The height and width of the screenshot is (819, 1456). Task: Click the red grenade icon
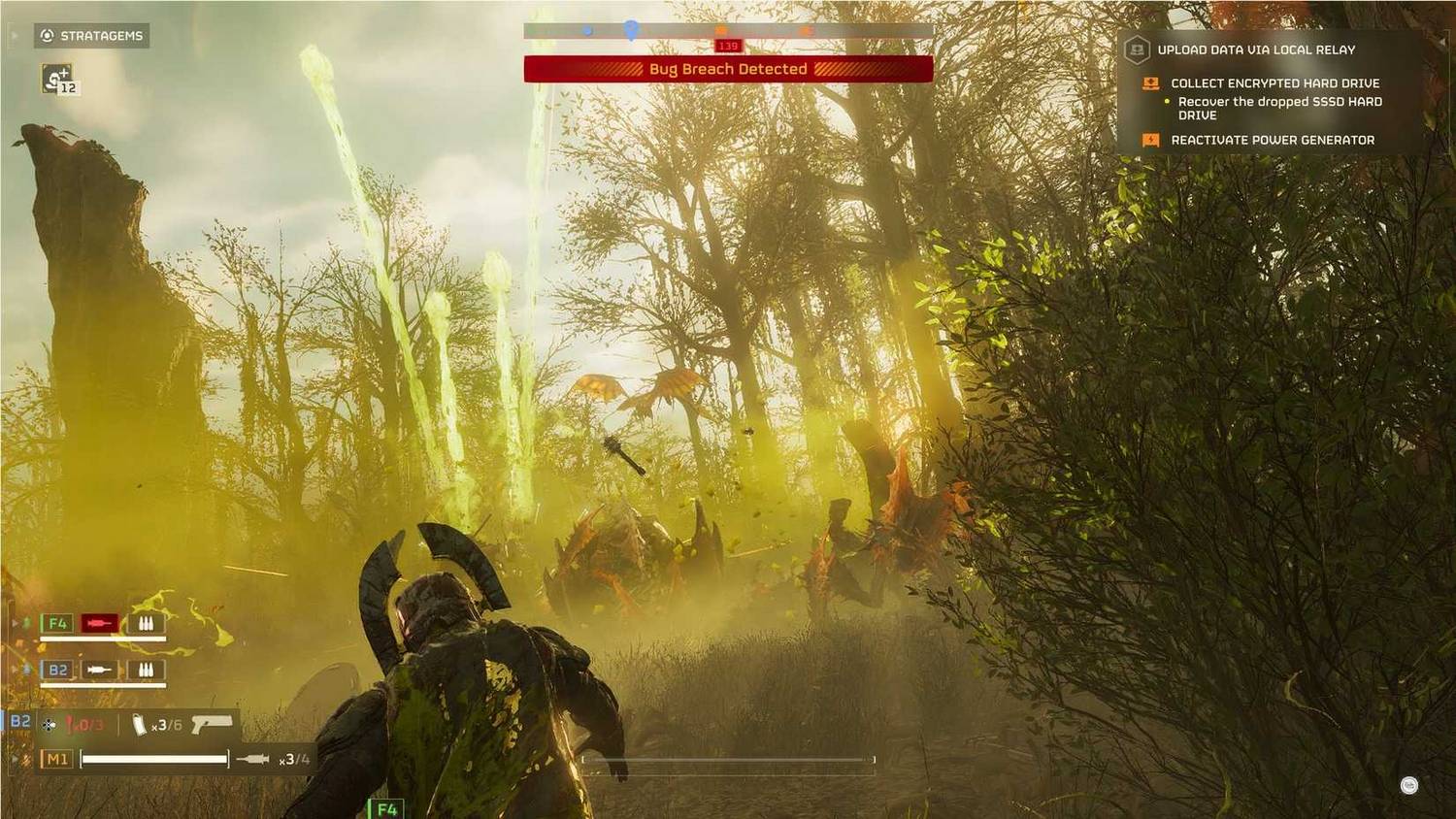(71, 725)
